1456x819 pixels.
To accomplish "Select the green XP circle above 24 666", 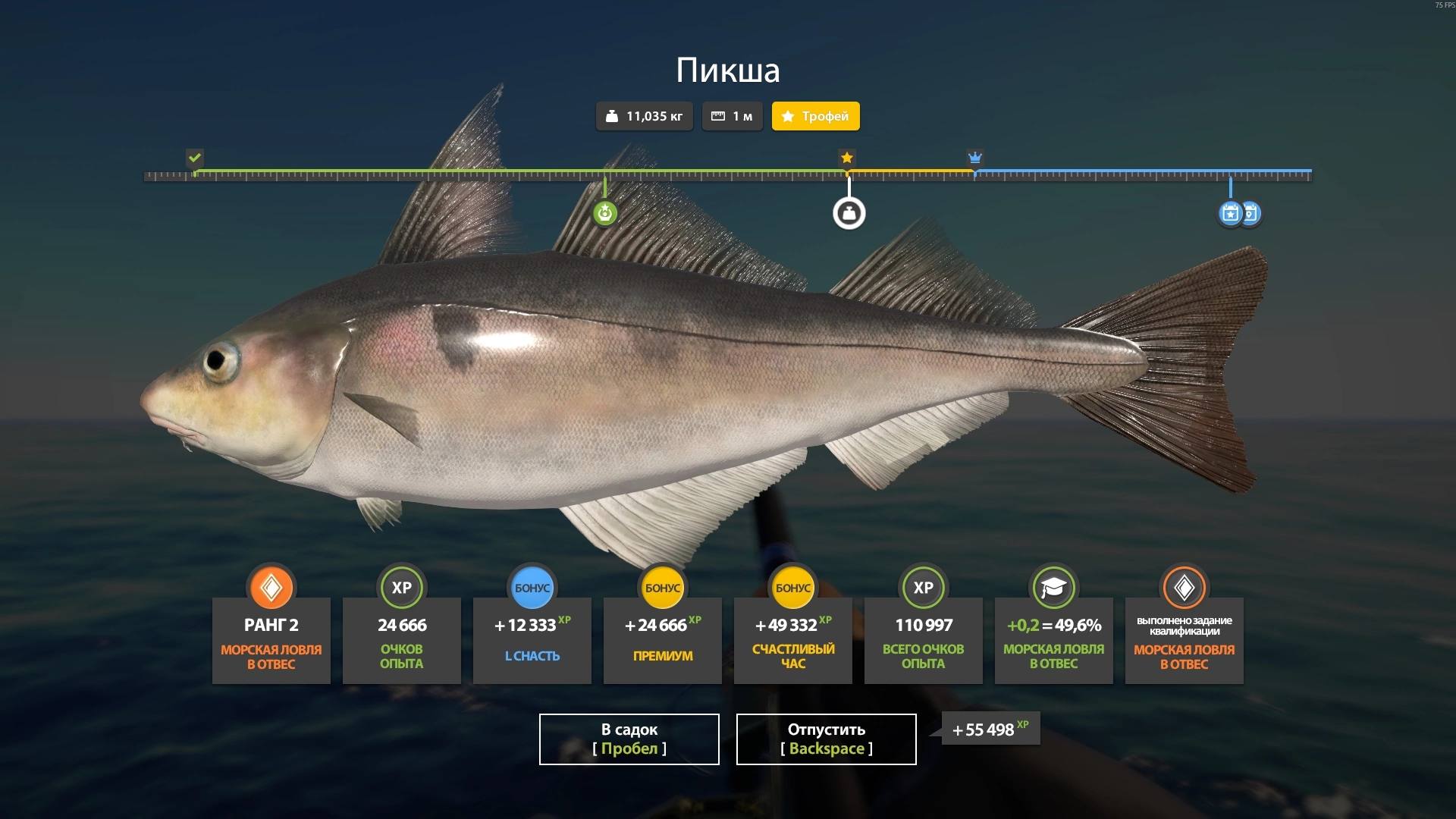I will (401, 587).
